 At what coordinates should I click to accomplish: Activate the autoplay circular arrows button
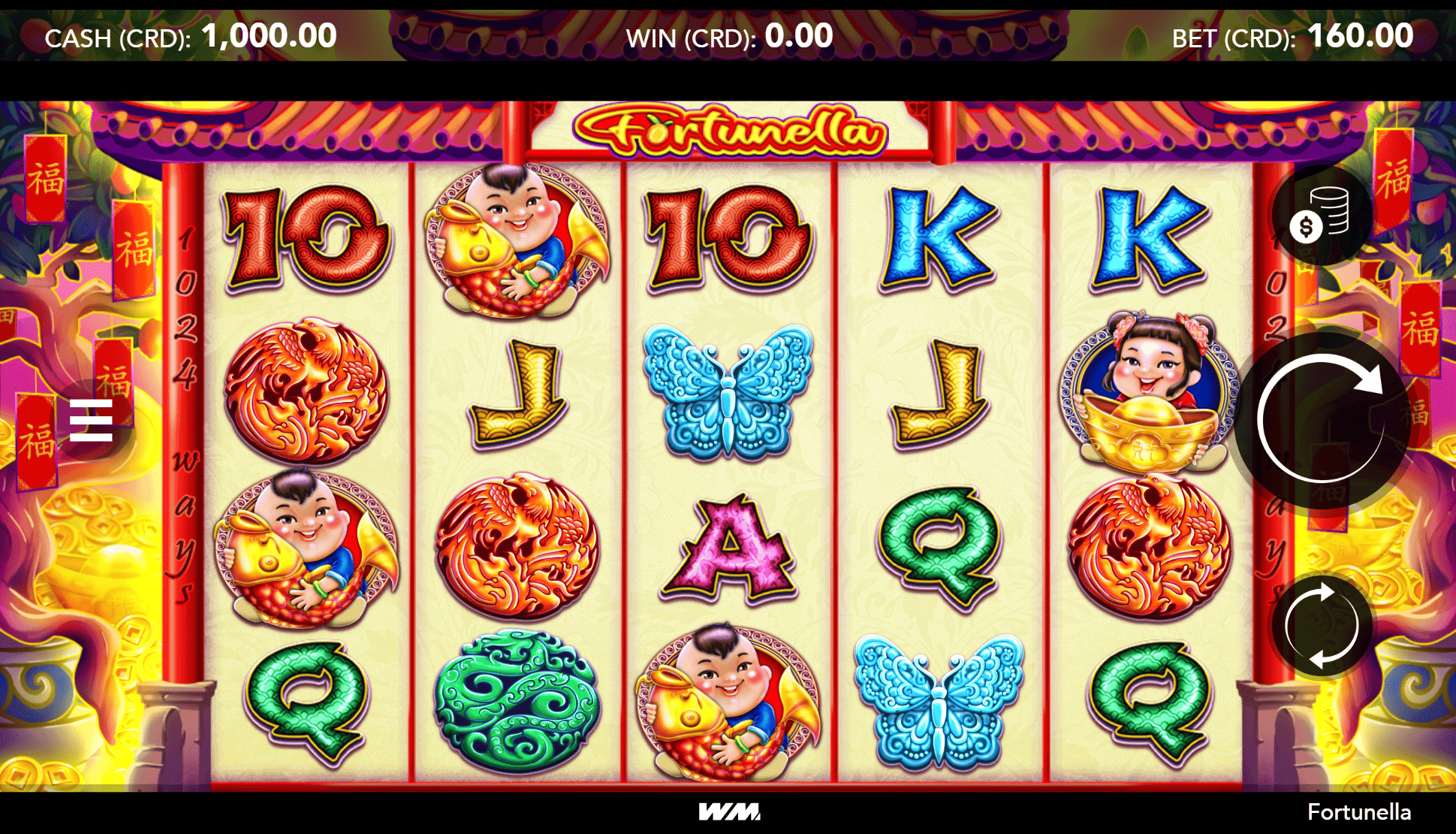(x=1321, y=626)
